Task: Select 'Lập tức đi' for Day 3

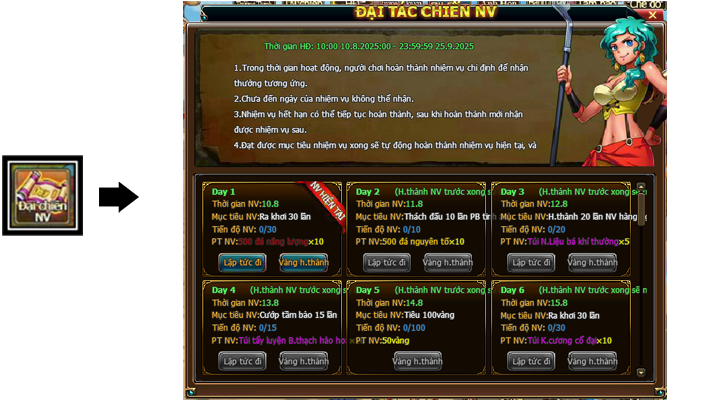Action: tap(531, 262)
